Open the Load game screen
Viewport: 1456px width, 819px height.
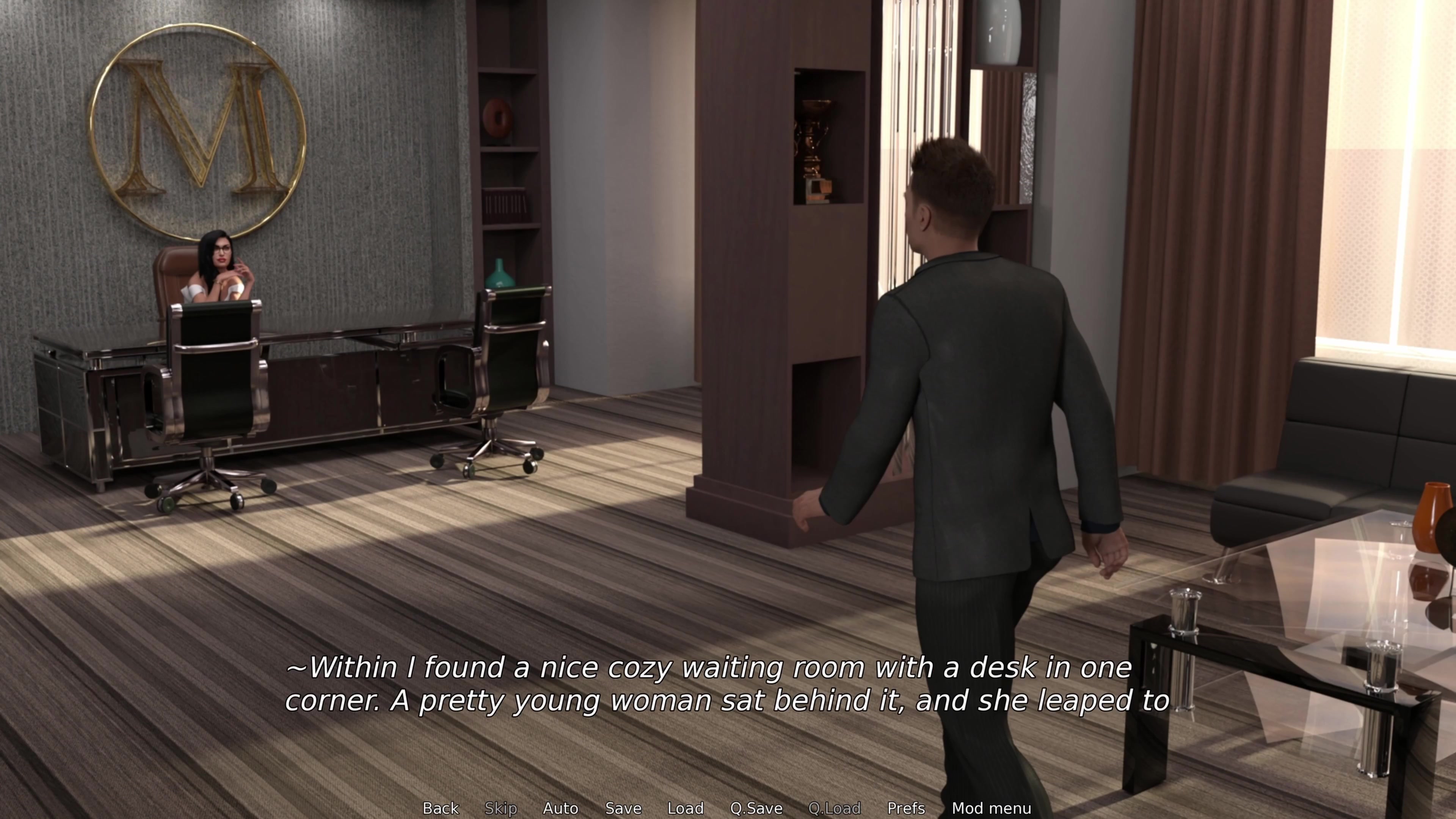(685, 808)
